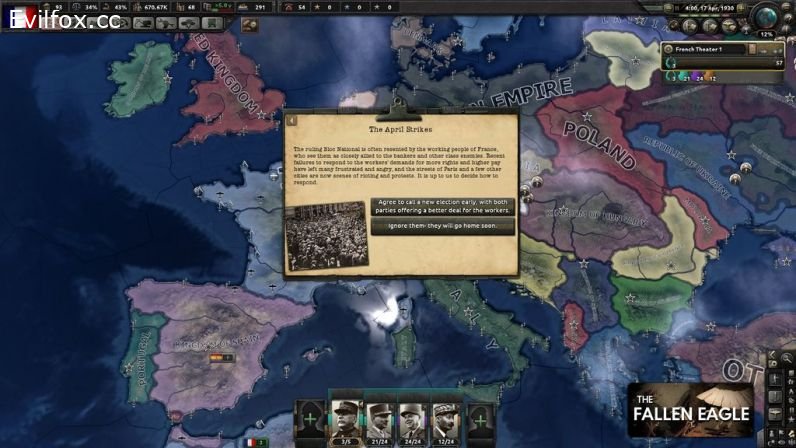Choose "Ignore them- they will go home soon"
This screenshot has height=448, width=796.
click(442, 226)
